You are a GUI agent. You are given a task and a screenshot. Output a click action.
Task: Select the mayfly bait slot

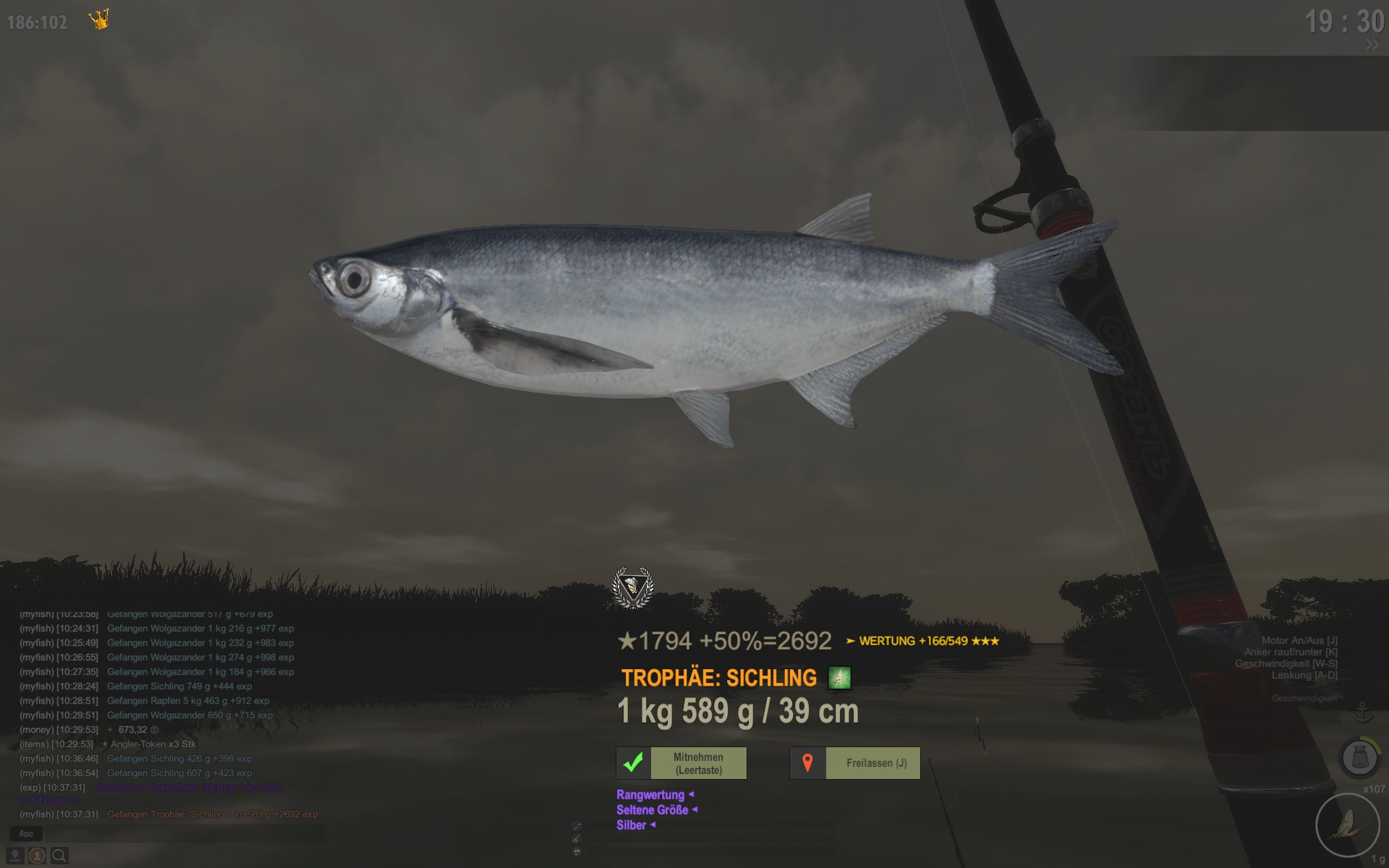click(1347, 825)
